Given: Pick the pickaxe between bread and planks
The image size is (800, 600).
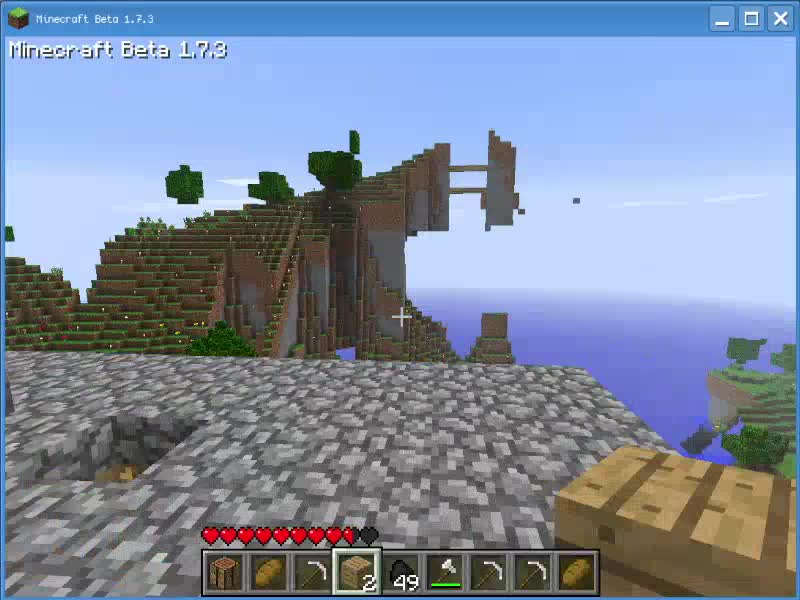Looking at the screenshot, I should pos(313,573).
